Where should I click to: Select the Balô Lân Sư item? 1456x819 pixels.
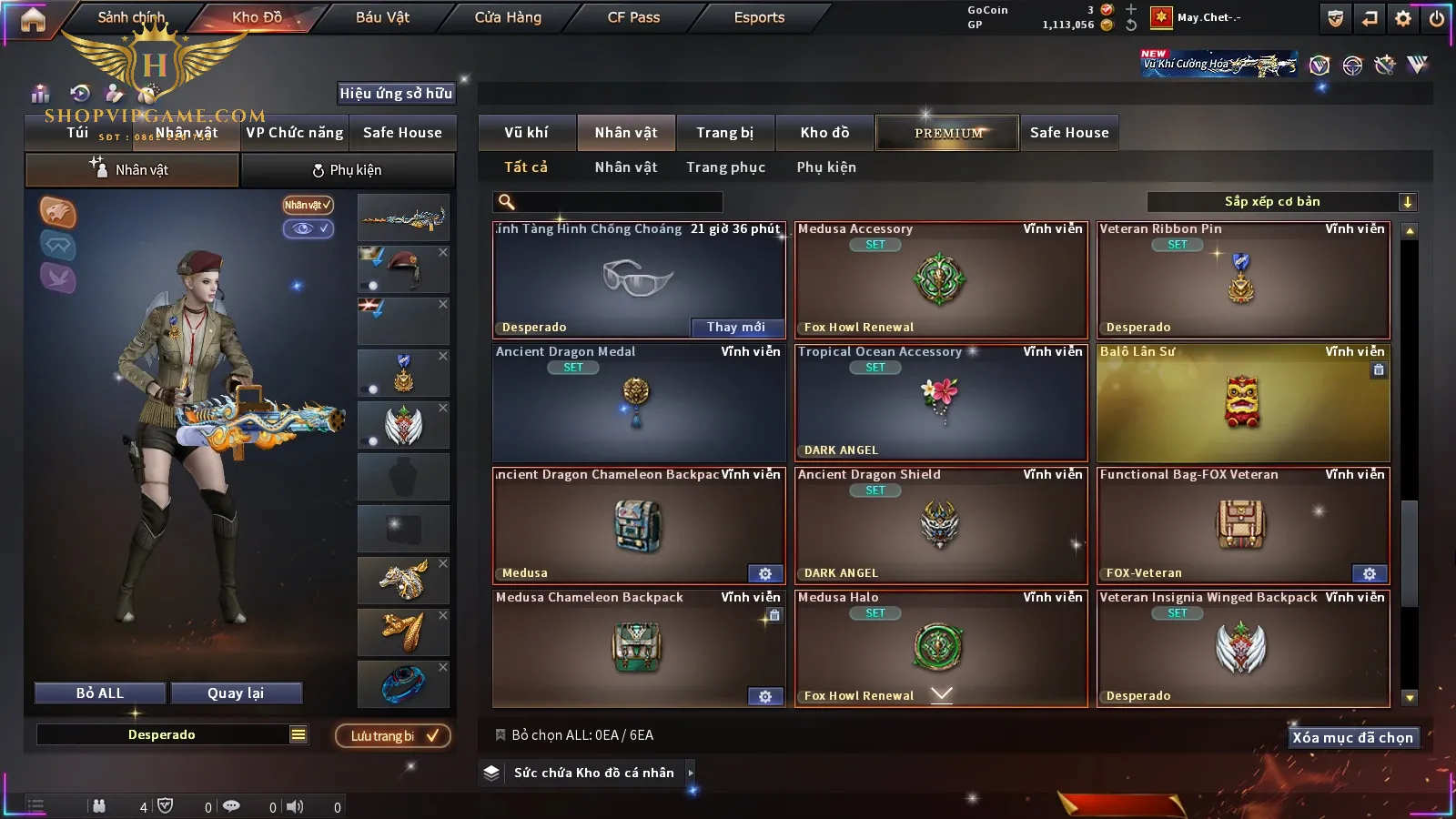(1243, 402)
